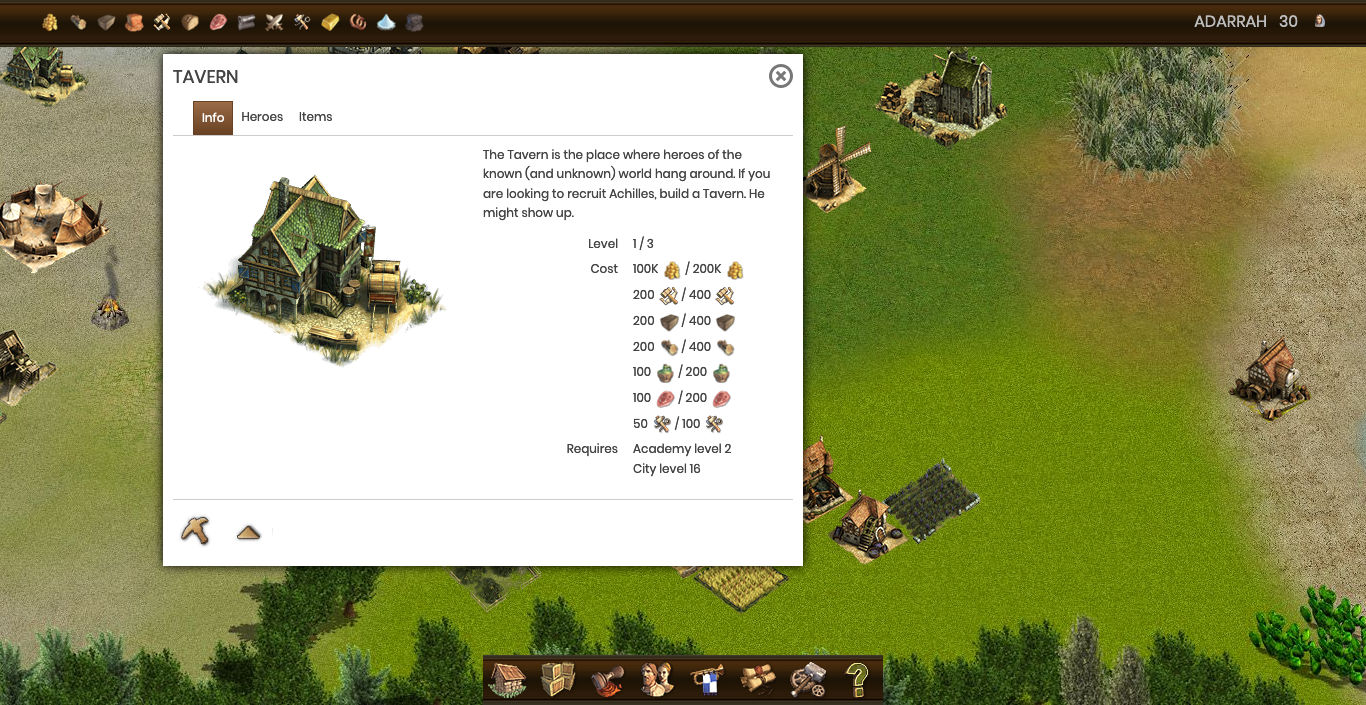Open help with the question mark
Image resolution: width=1366 pixels, height=705 pixels.
click(x=857, y=679)
